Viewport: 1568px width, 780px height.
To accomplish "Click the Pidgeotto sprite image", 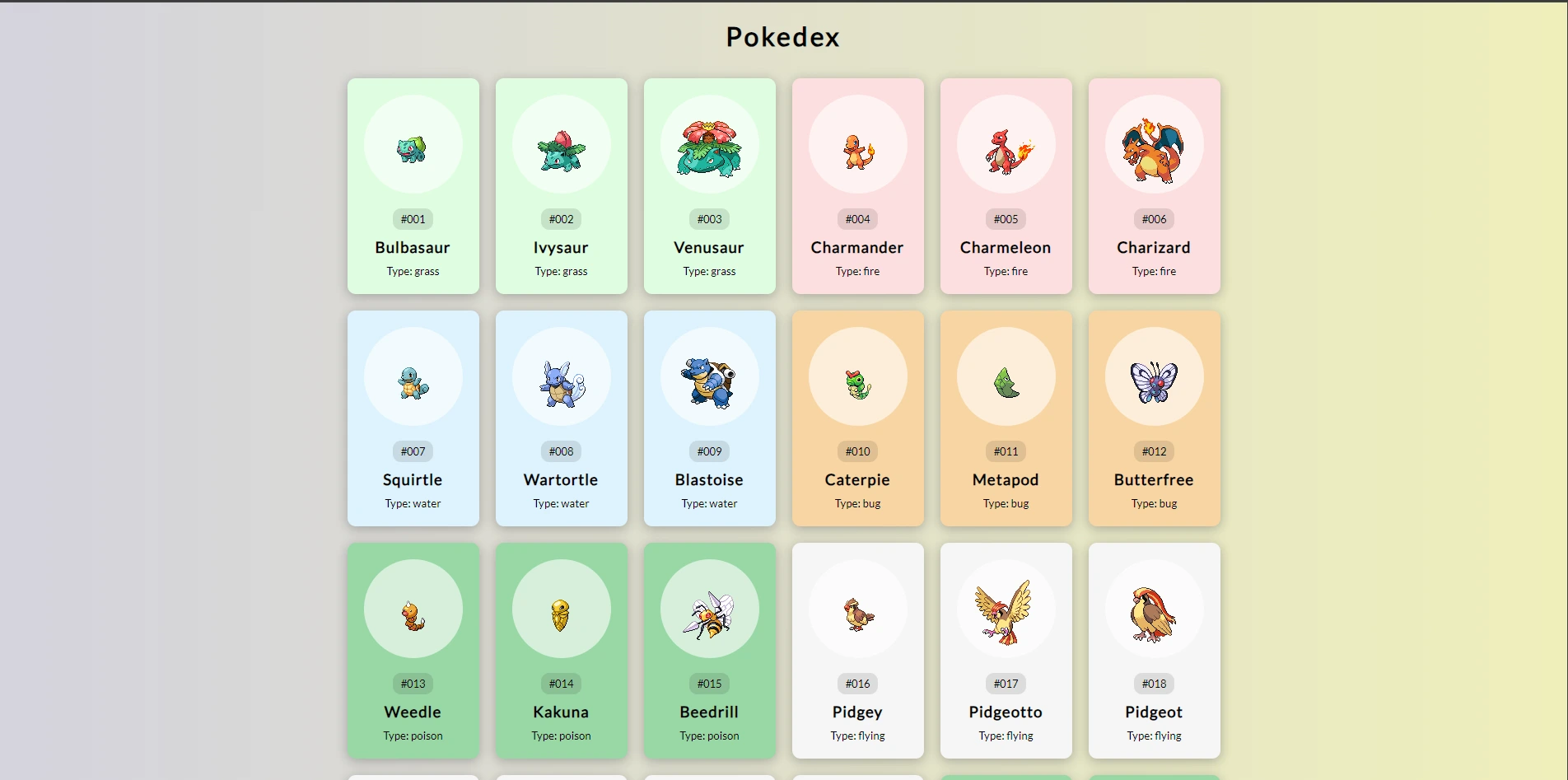I will click(1005, 610).
